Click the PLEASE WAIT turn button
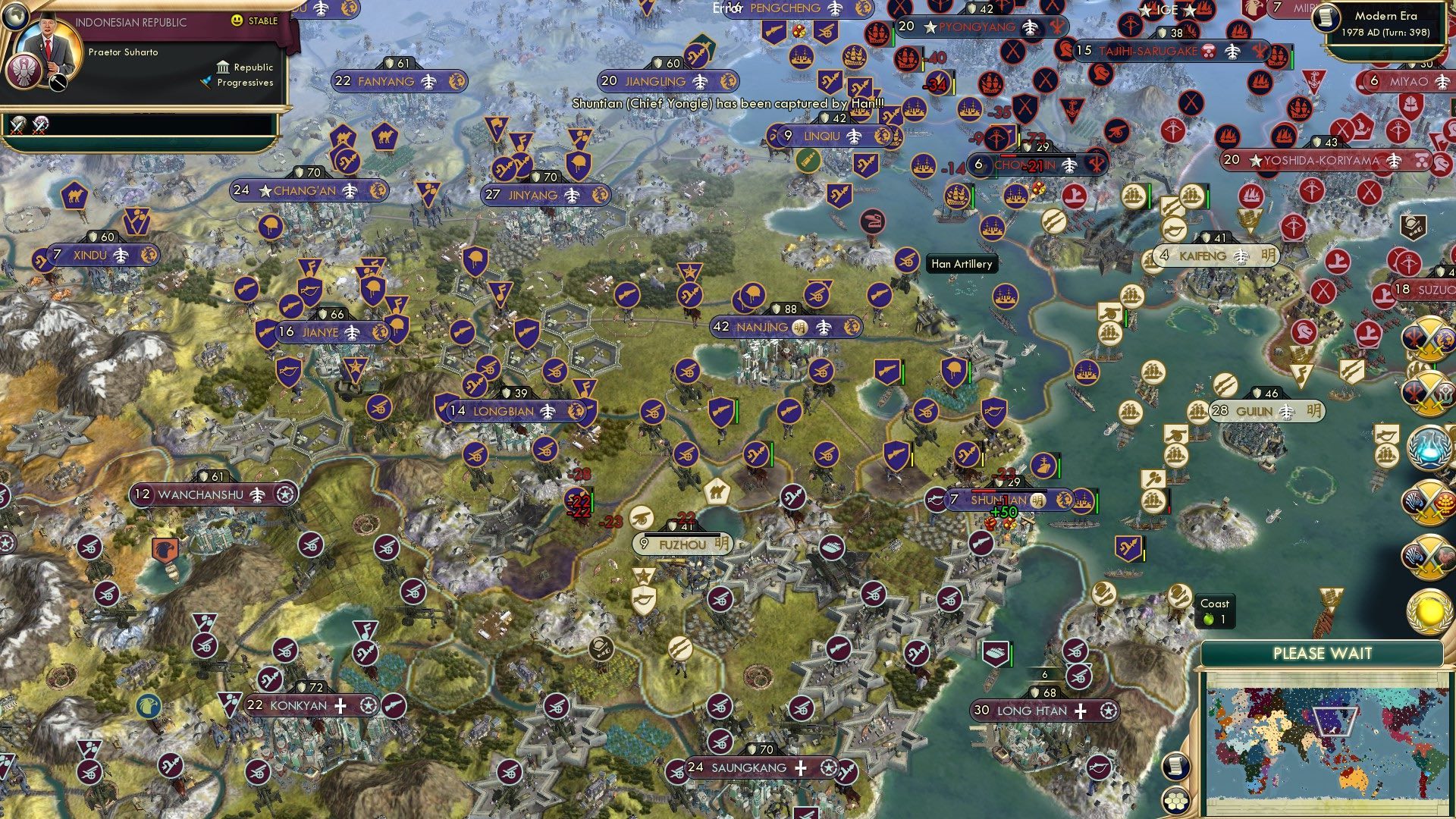 (1322, 654)
